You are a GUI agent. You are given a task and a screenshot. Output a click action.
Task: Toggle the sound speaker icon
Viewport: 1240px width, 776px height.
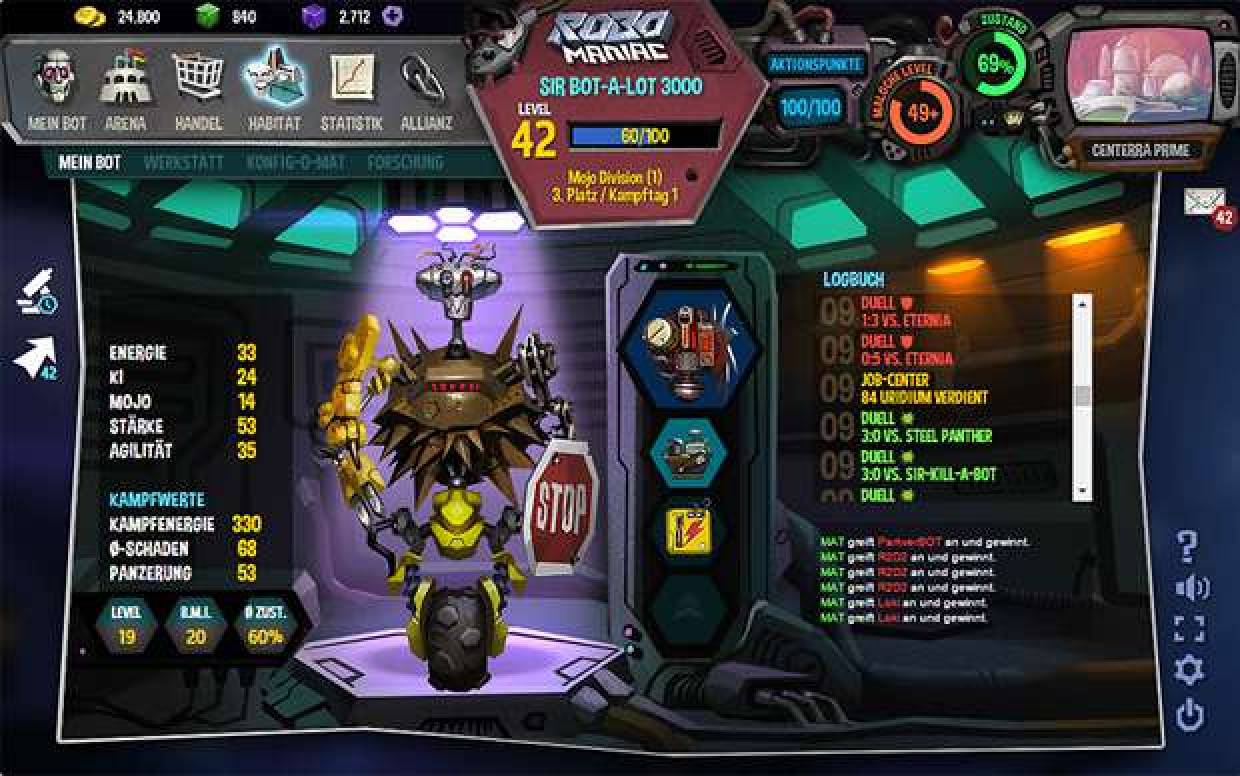[x=1190, y=588]
